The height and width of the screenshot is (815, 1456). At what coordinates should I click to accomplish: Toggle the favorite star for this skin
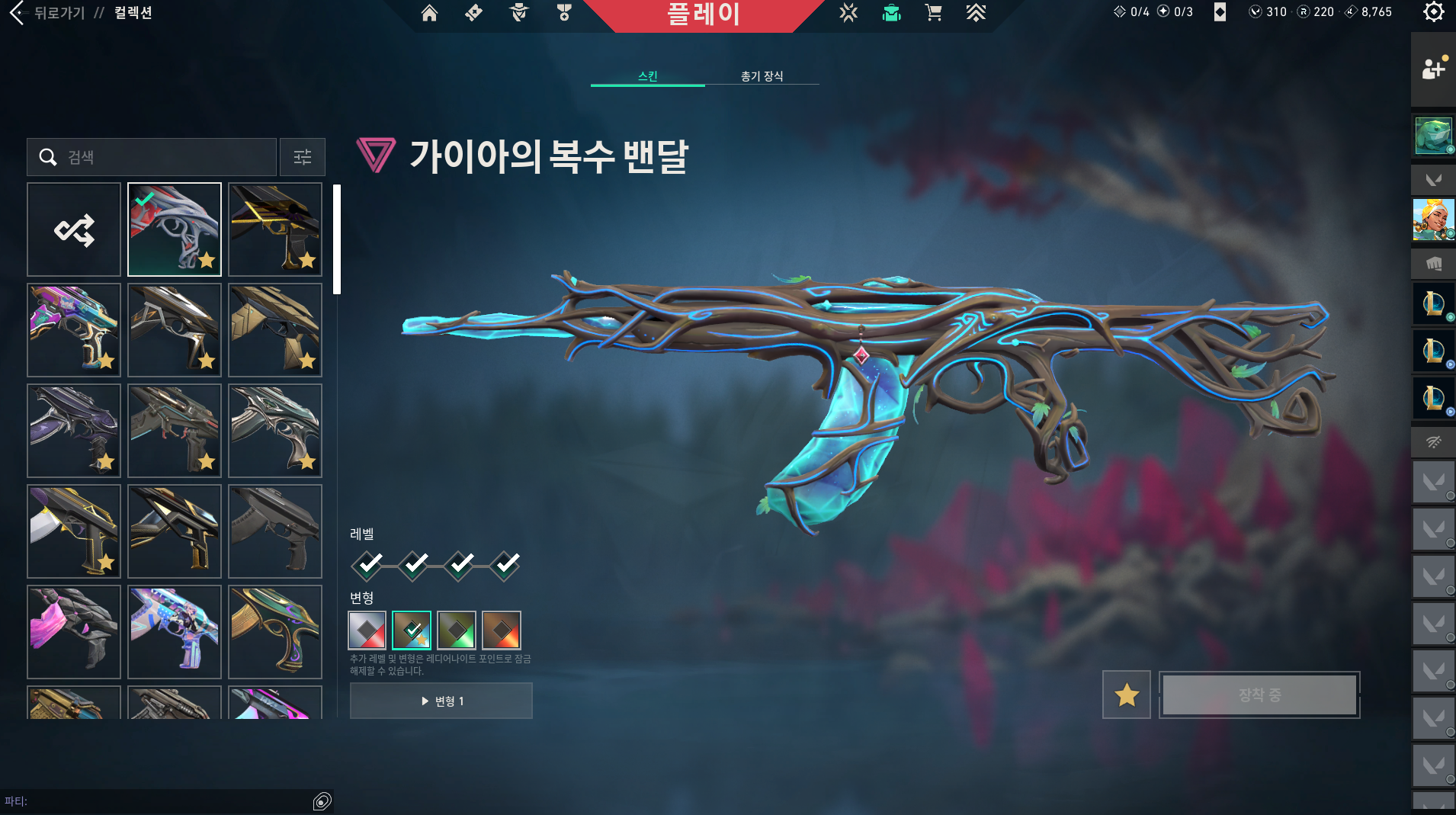click(1127, 695)
